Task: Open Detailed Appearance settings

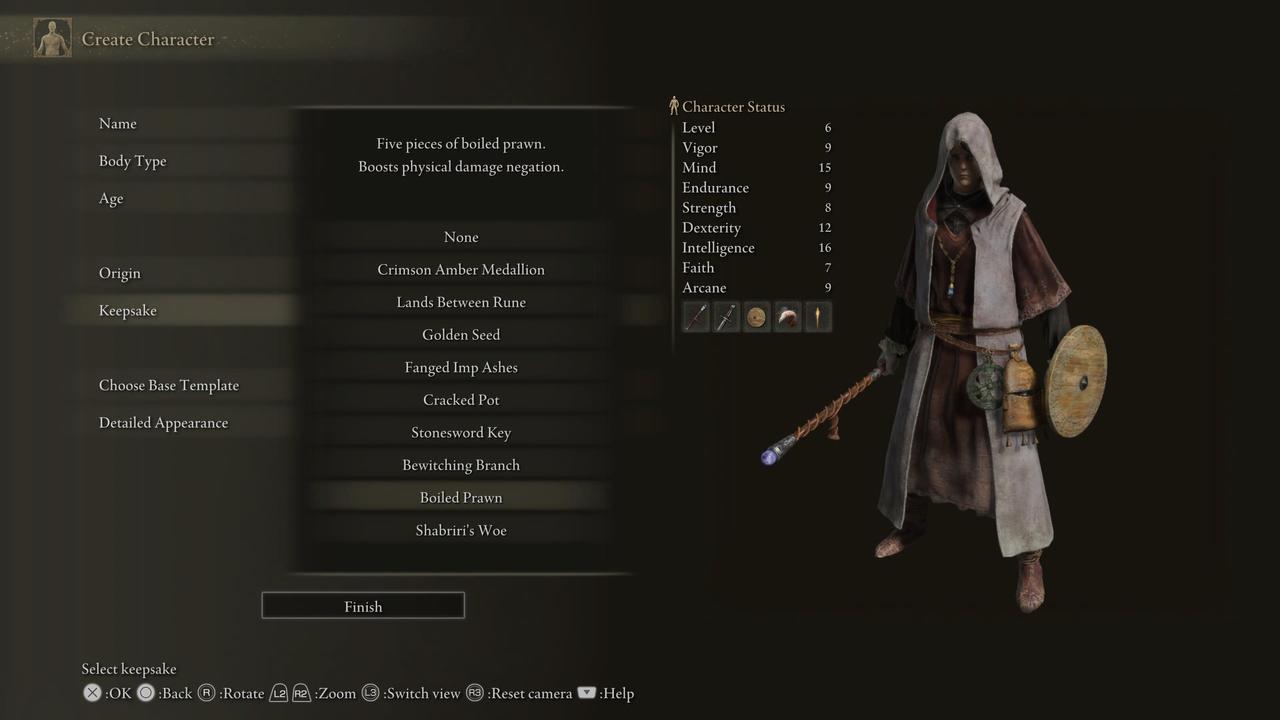Action: pyautogui.click(x=163, y=422)
